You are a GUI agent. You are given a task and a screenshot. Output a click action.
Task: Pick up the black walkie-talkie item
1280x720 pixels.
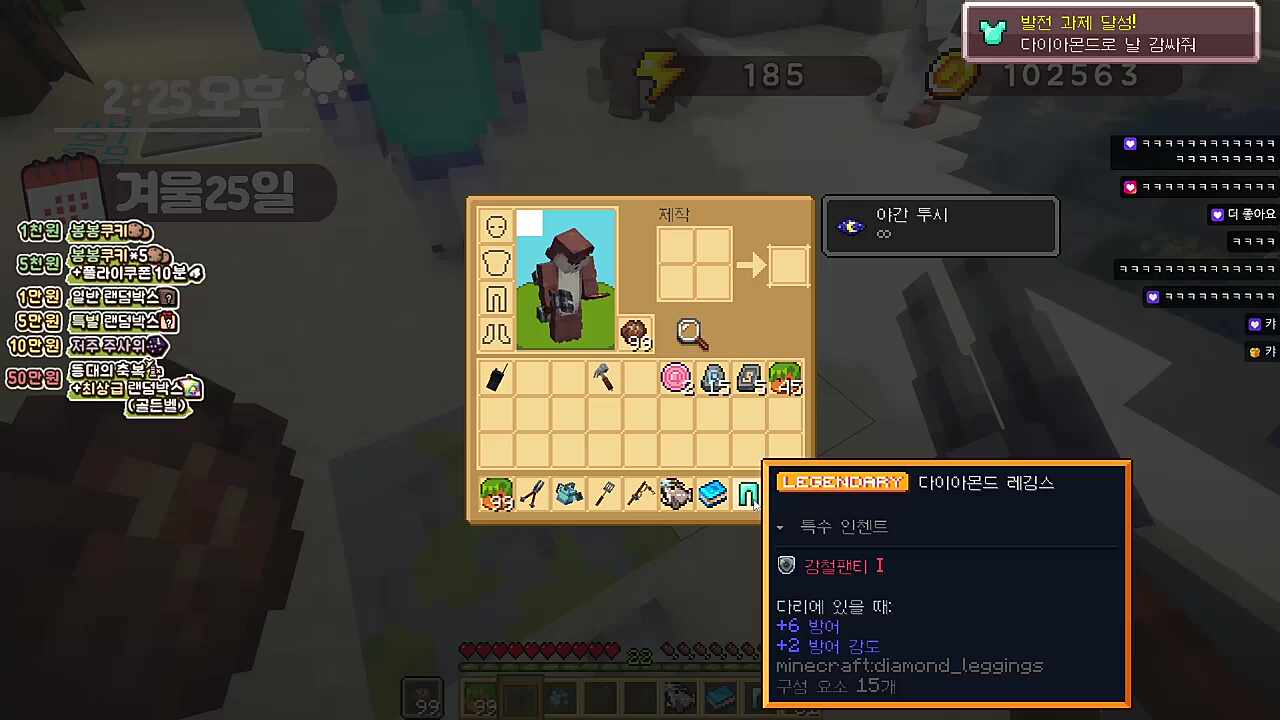tap(497, 378)
